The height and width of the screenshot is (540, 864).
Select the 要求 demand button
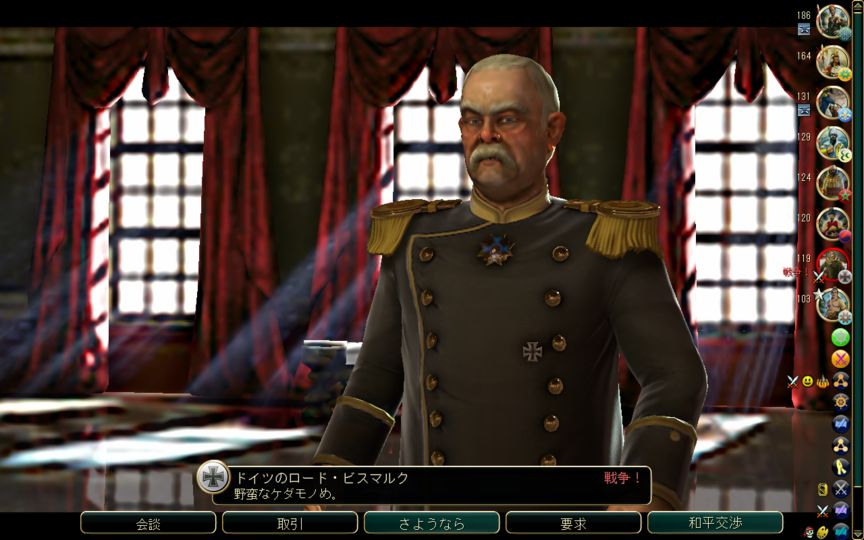[x=573, y=523]
